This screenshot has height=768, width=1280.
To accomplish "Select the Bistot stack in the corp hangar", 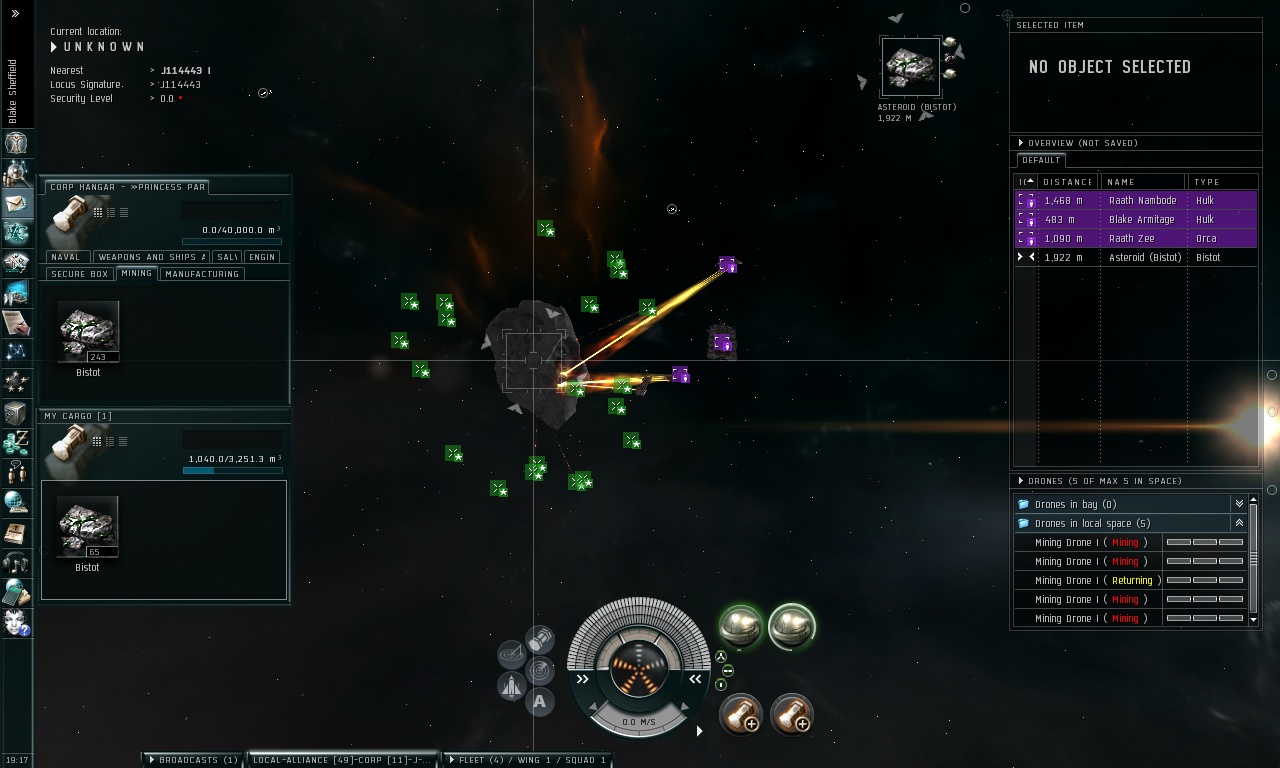I will pos(88,332).
